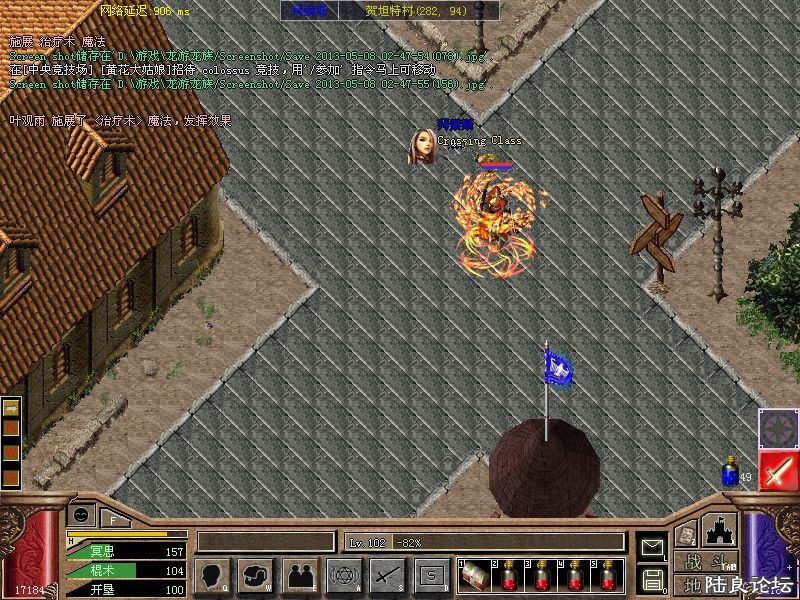Select the 棍术 skill row
Screen dimensions: 800x600
tap(125, 571)
